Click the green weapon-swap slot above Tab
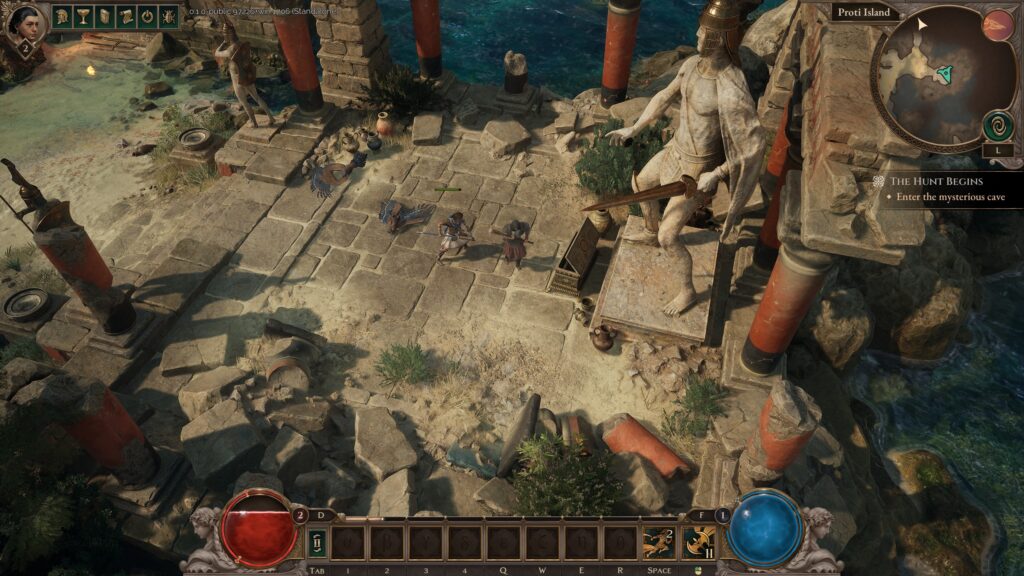 tap(318, 543)
